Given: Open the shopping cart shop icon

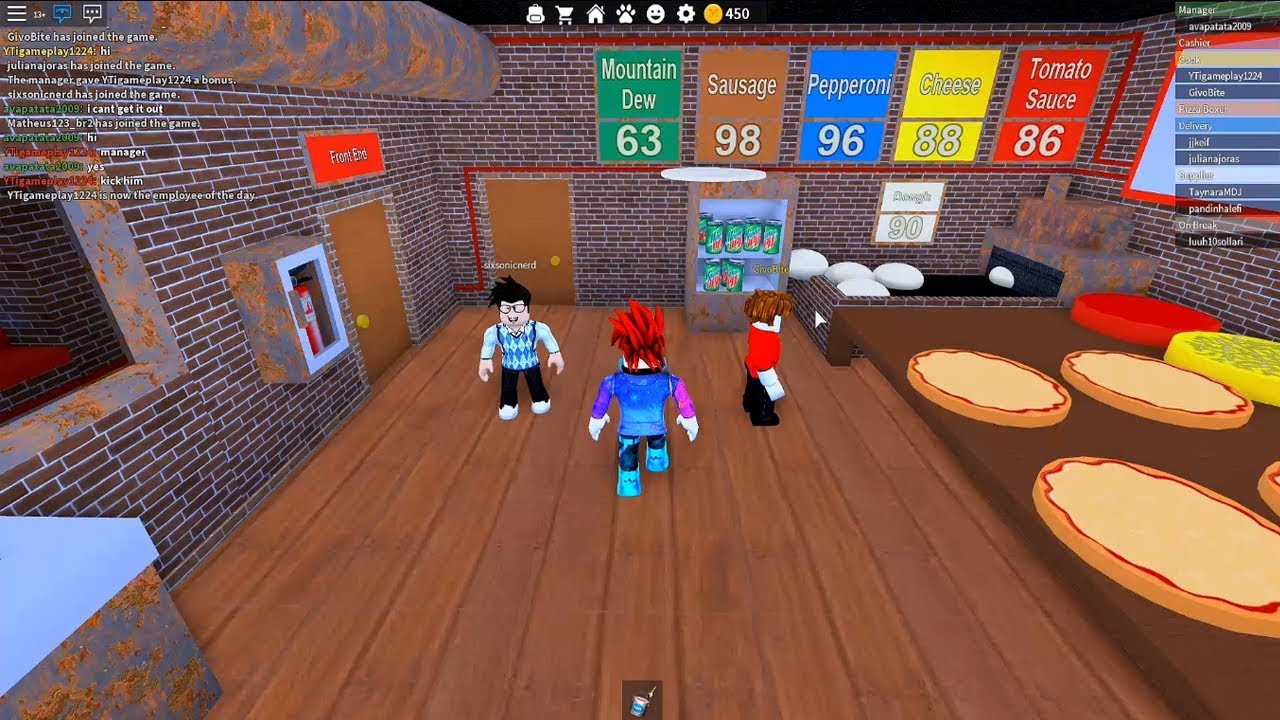Looking at the screenshot, I should (x=565, y=13).
